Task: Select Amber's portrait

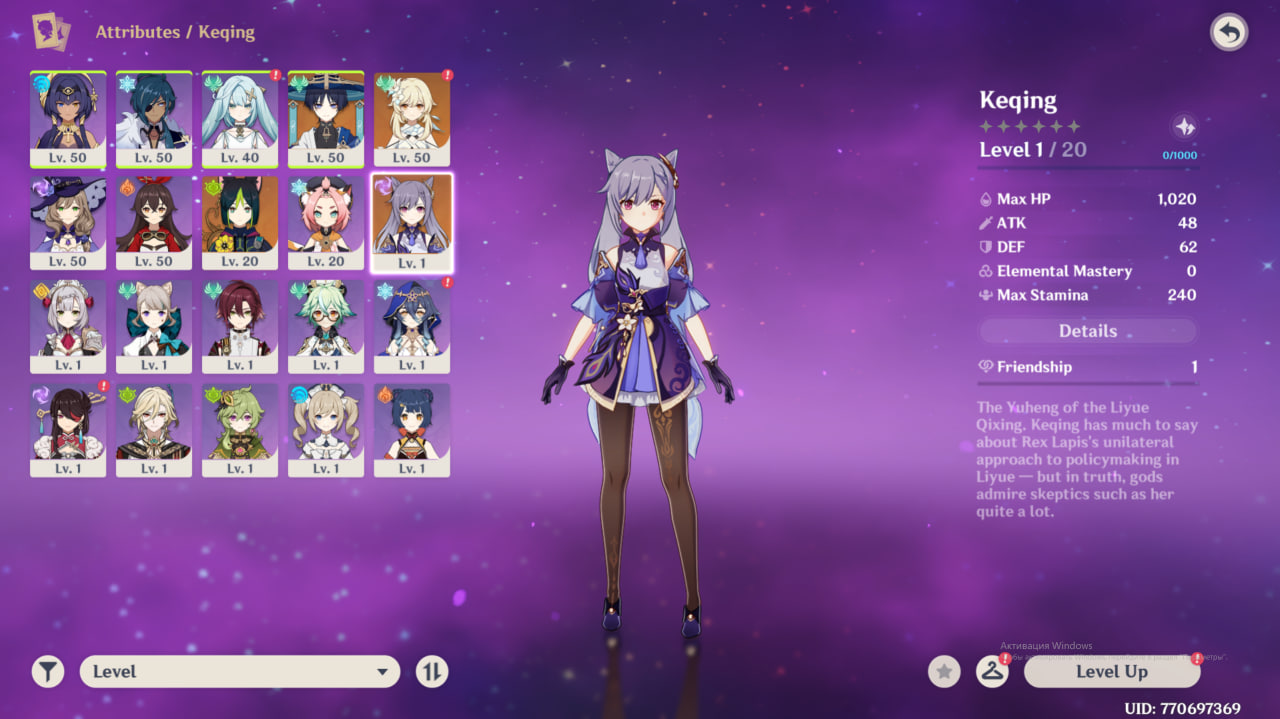Action: 154,222
